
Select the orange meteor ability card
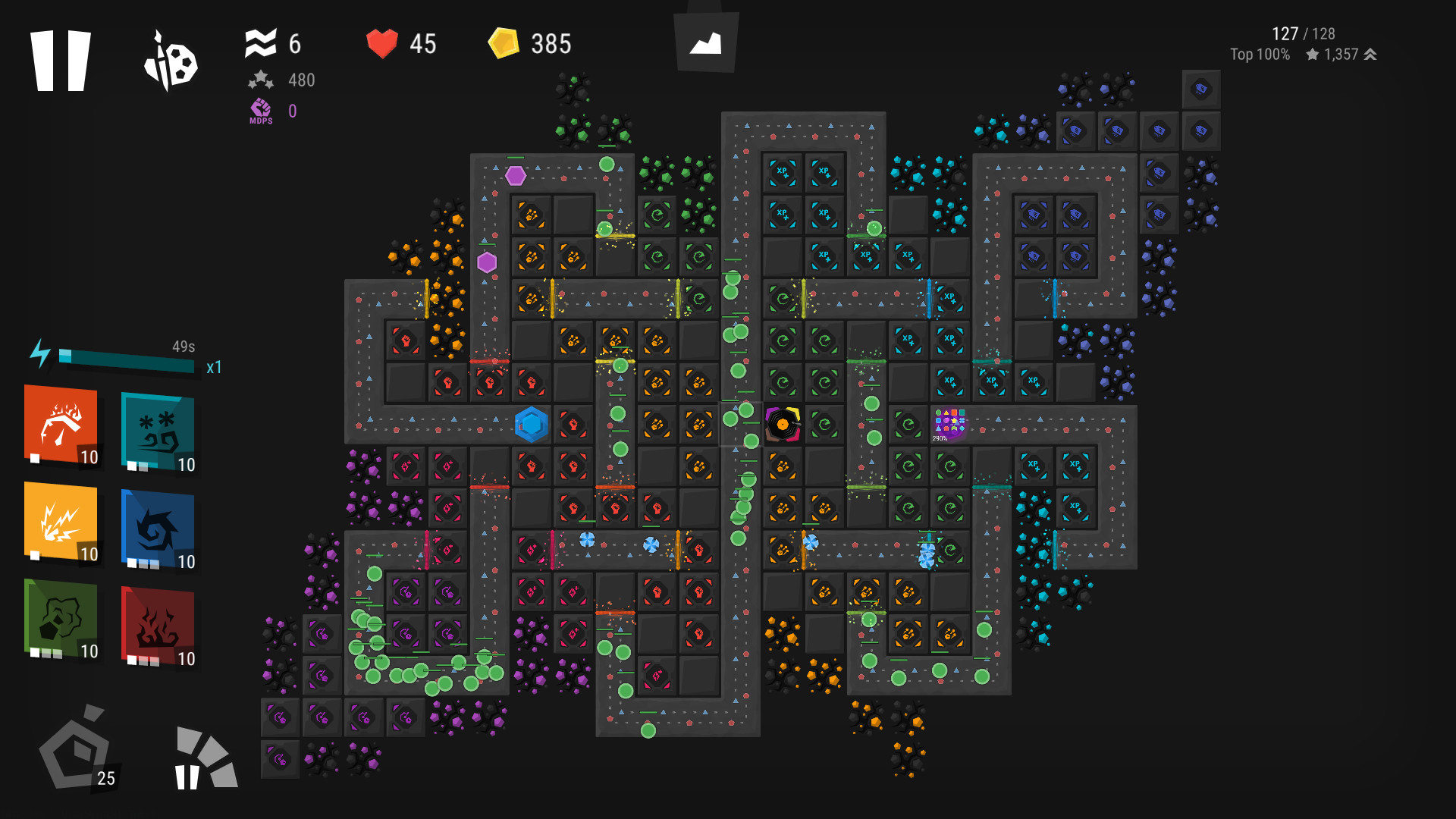(62, 428)
